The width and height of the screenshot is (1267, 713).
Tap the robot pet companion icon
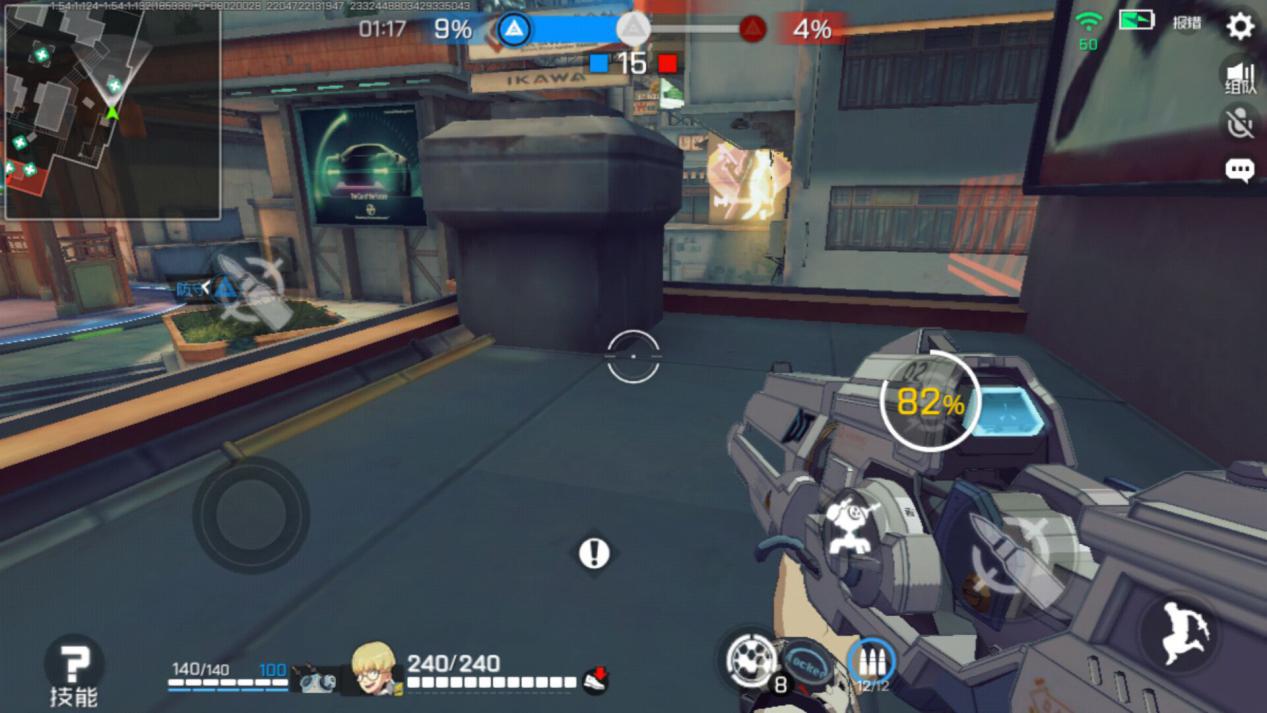click(317, 678)
